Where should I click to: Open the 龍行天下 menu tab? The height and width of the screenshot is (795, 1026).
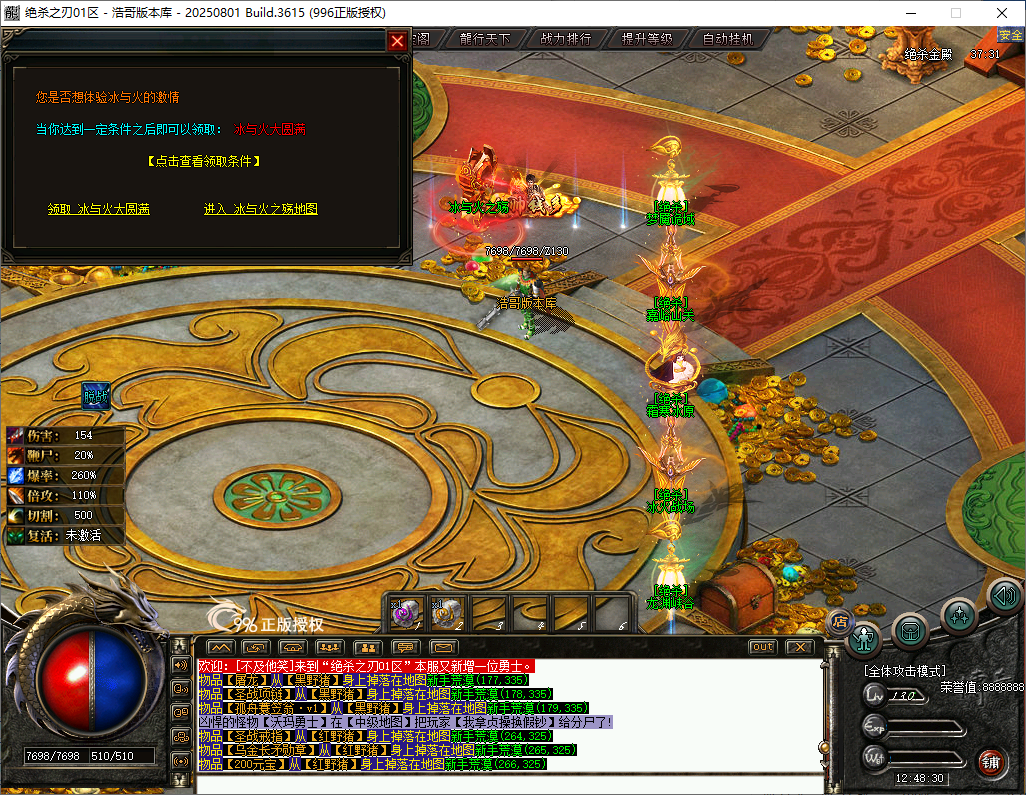pos(485,39)
